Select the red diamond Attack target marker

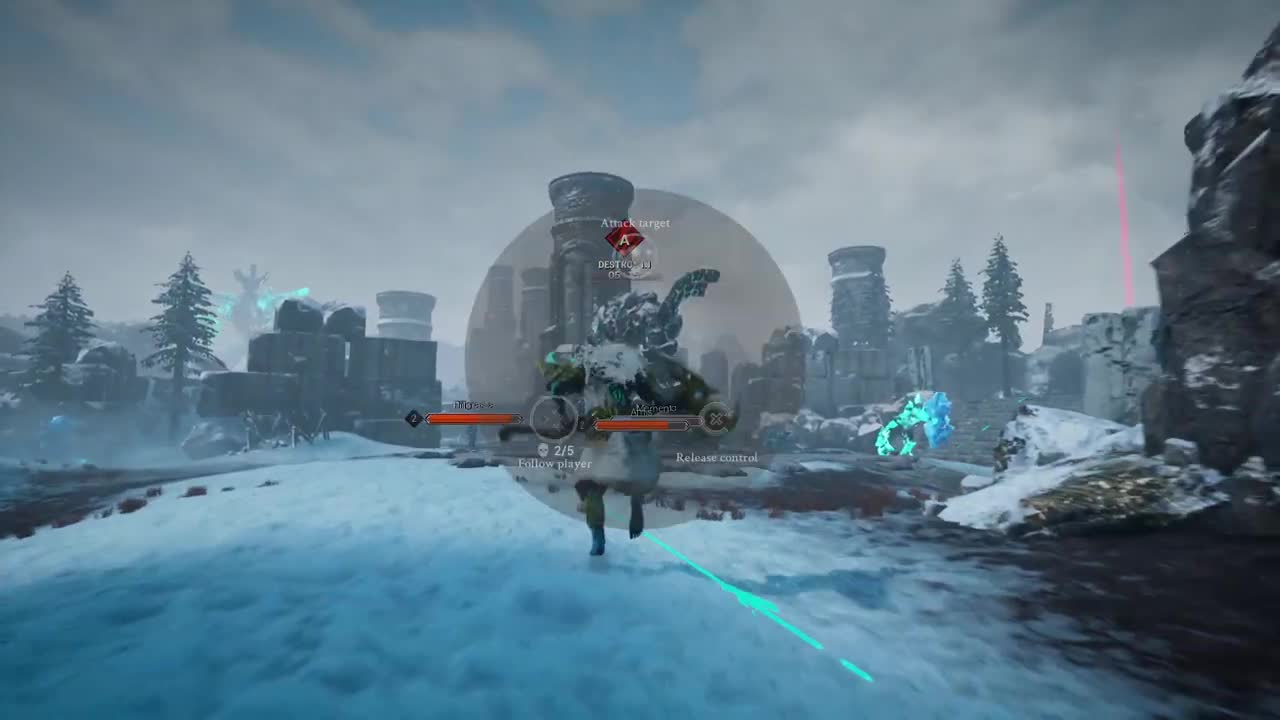[x=624, y=241]
